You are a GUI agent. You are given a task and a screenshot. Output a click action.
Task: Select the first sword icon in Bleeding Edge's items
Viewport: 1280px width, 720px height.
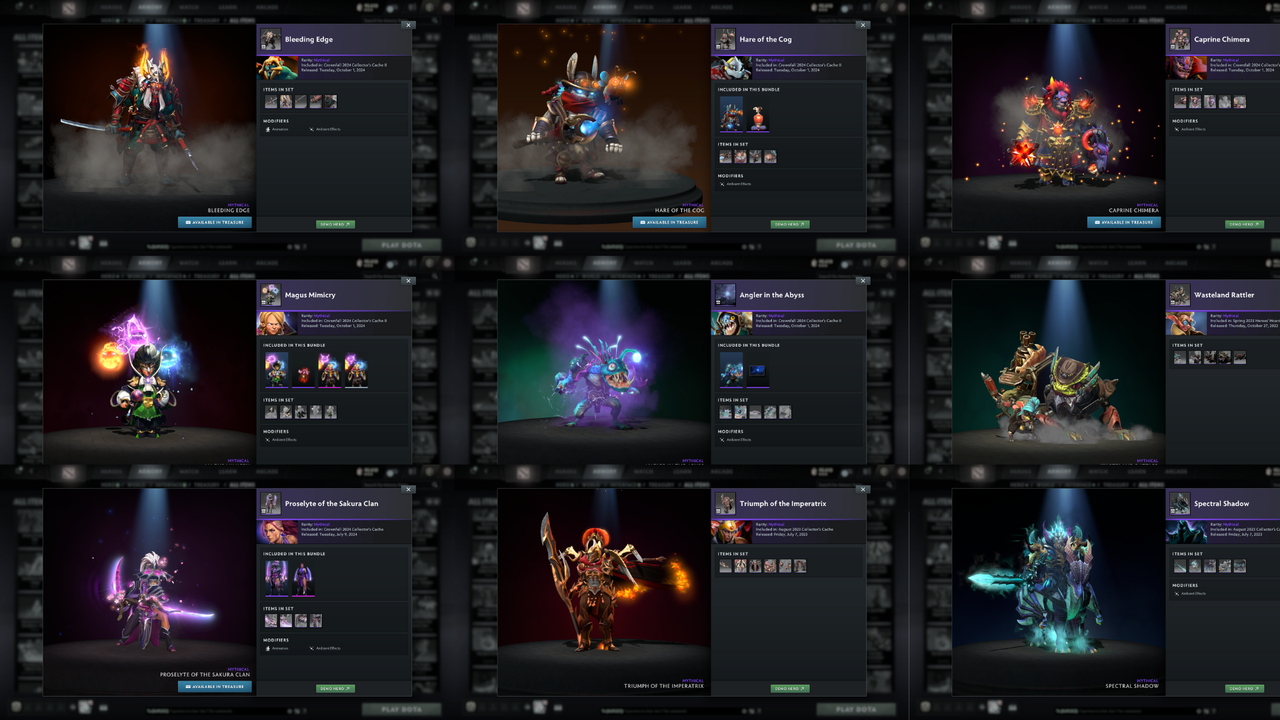271,101
